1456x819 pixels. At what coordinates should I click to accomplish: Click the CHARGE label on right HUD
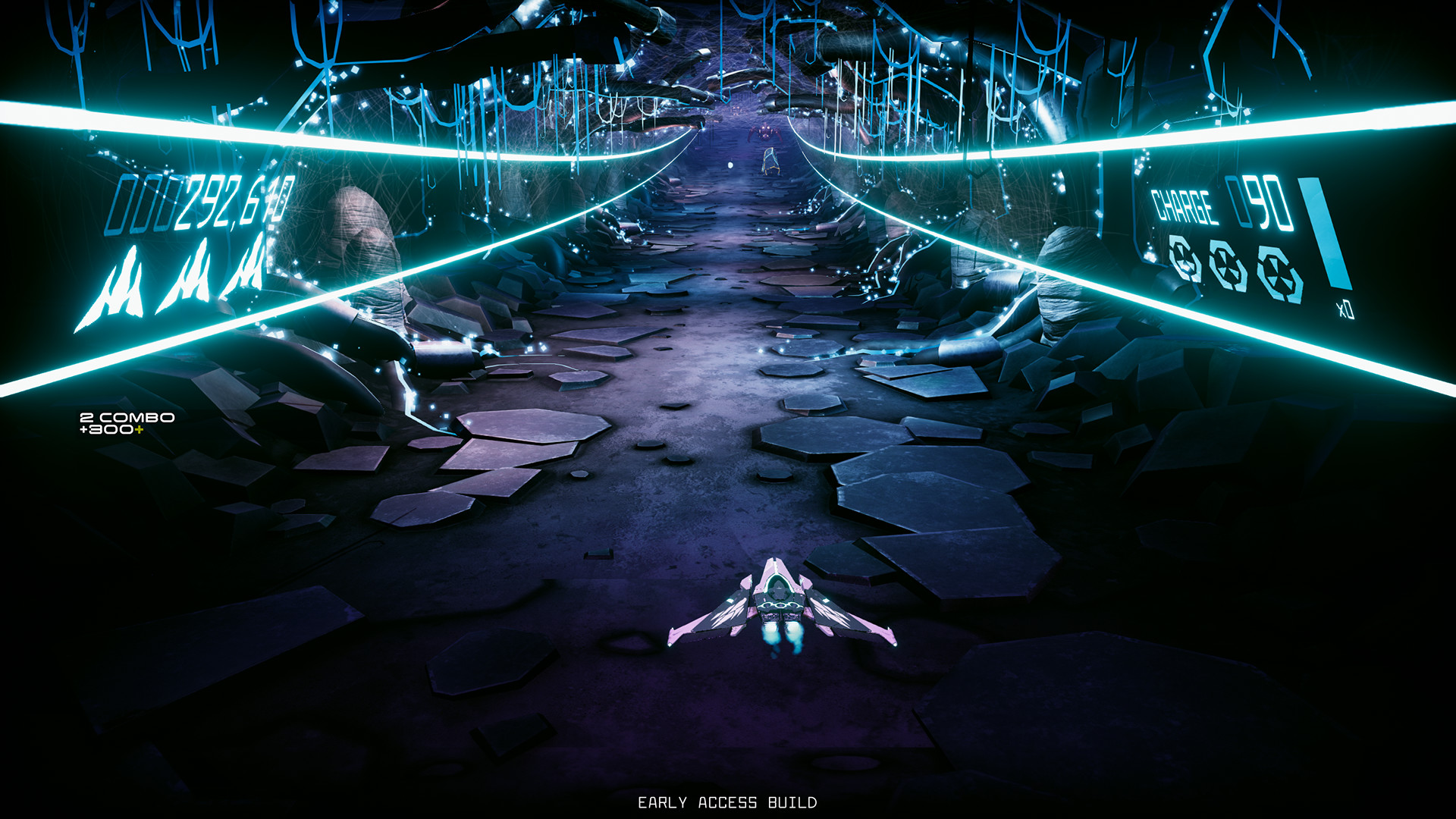1185,203
